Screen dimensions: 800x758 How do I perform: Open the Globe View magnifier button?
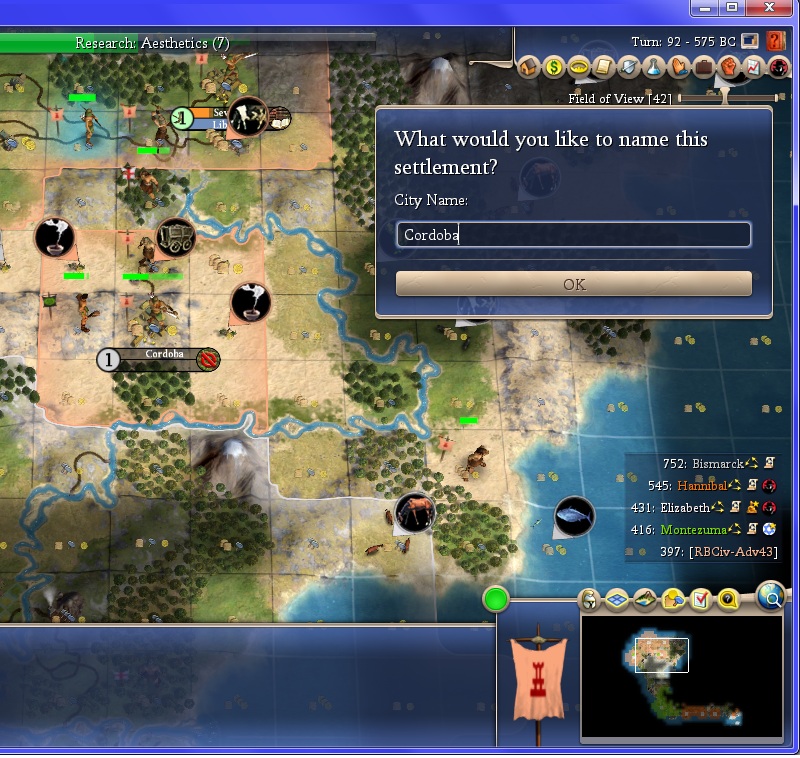click(770, 597)
